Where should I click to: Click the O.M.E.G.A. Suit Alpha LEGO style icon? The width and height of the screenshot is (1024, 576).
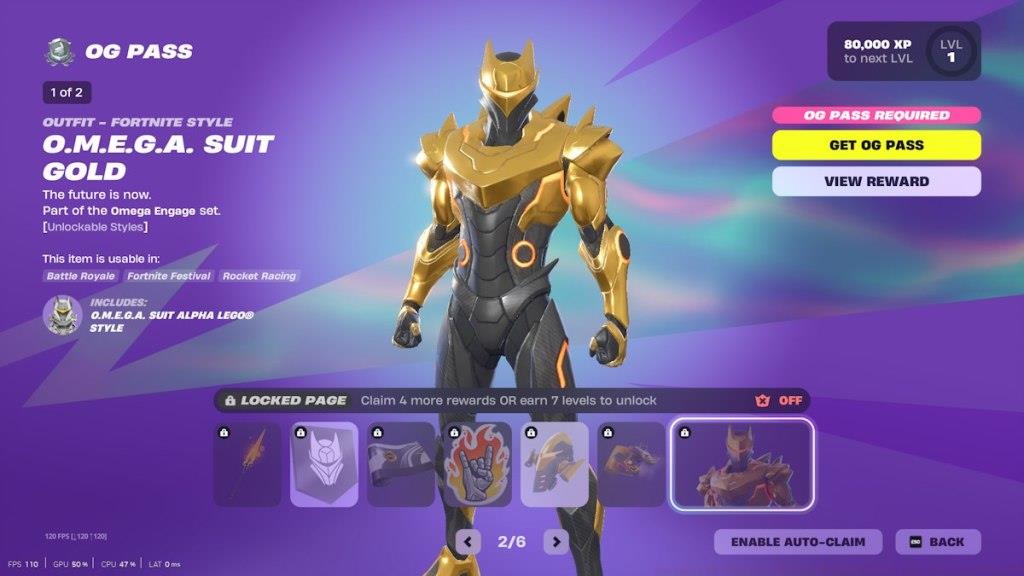[x=62, y=315]
